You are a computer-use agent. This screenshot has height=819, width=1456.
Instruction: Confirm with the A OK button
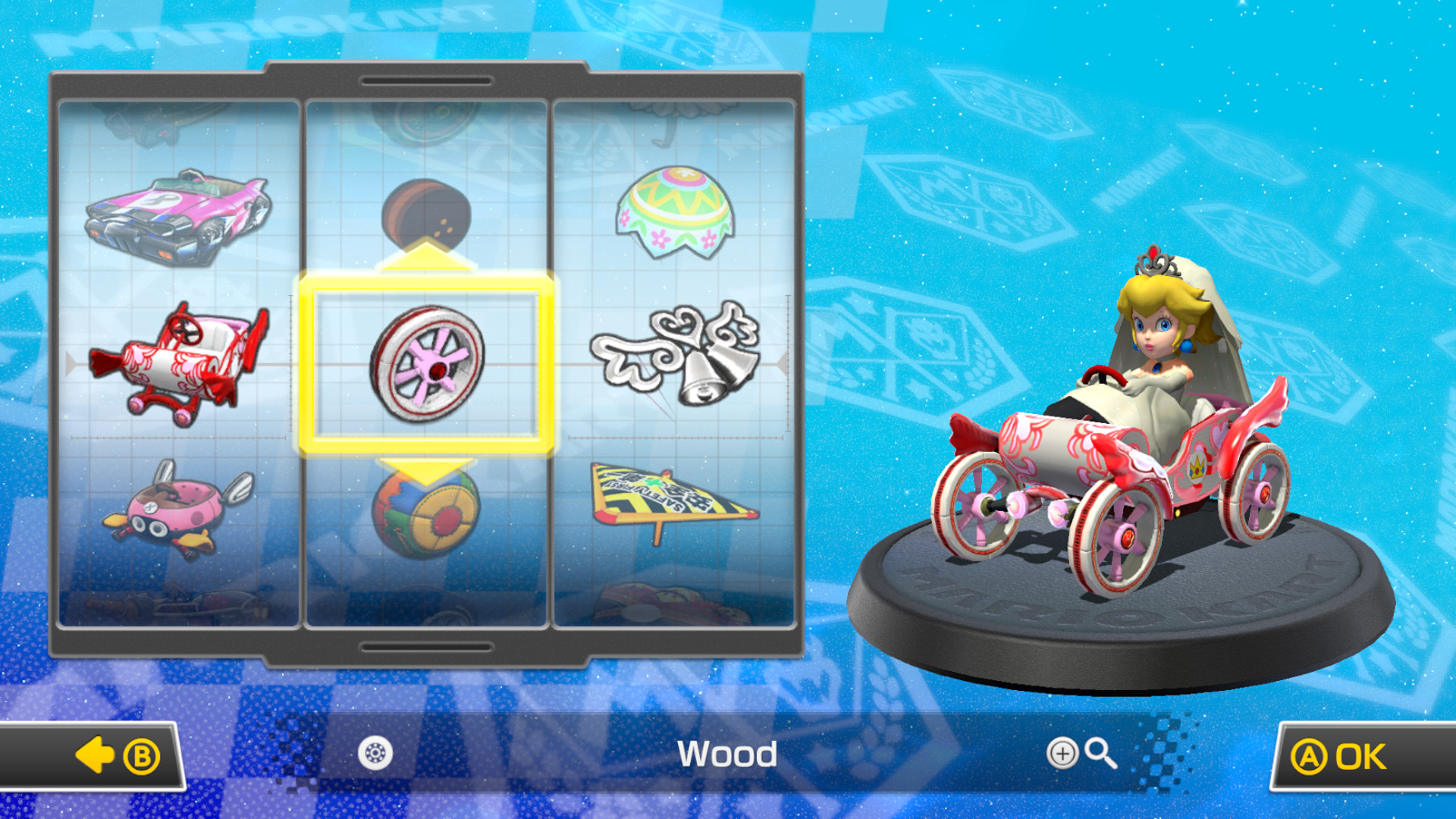point(1357,755)
